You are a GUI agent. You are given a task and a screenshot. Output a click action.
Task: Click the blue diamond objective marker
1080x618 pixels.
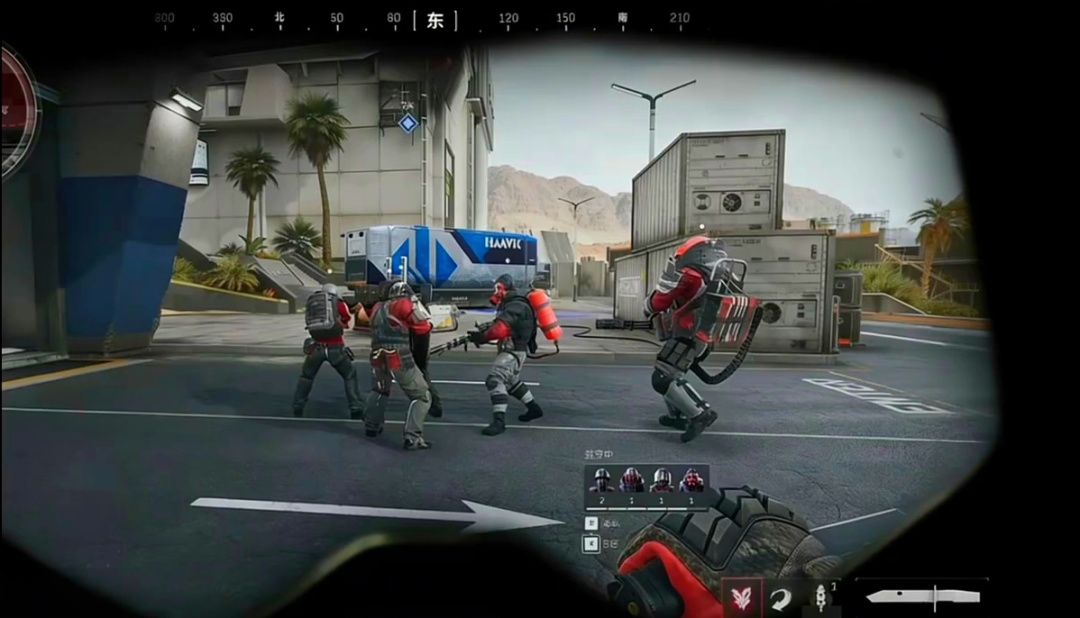click(407, 123)
